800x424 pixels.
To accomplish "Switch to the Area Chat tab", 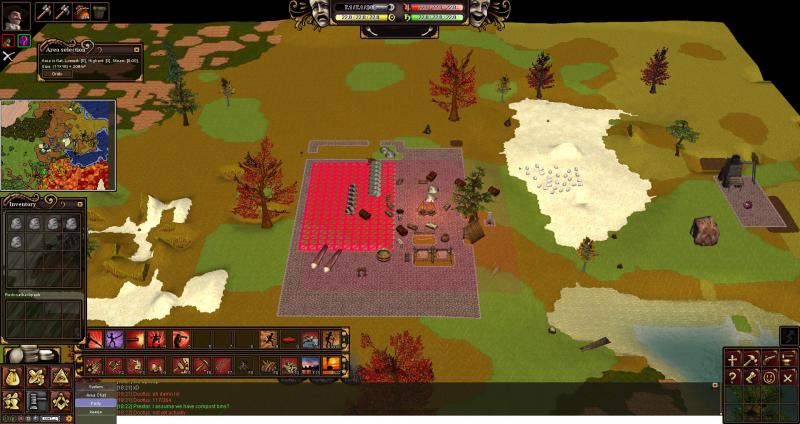I will click(x=96, y=395).
